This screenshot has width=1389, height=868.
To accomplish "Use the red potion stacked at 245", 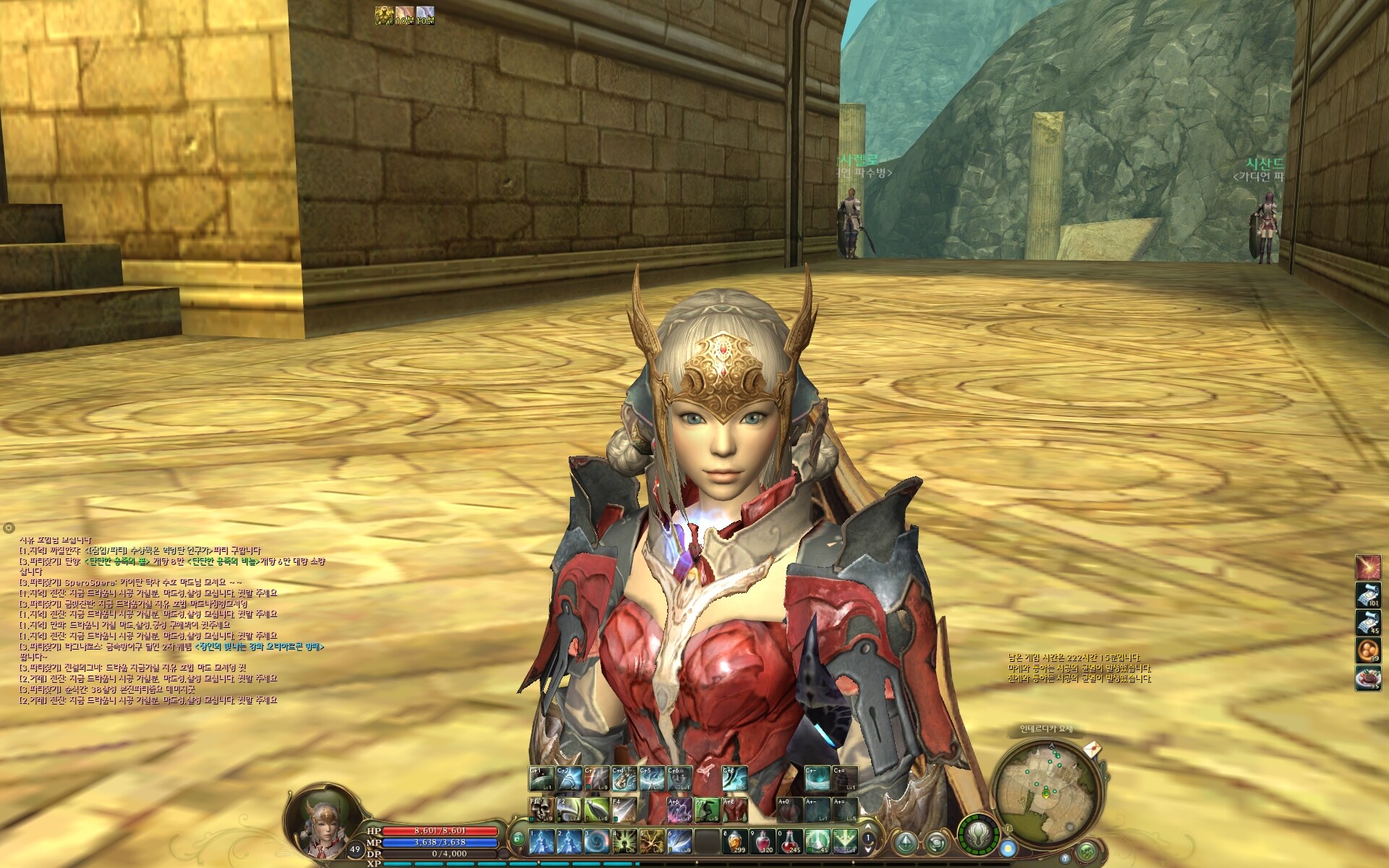I will pos(790,841).
